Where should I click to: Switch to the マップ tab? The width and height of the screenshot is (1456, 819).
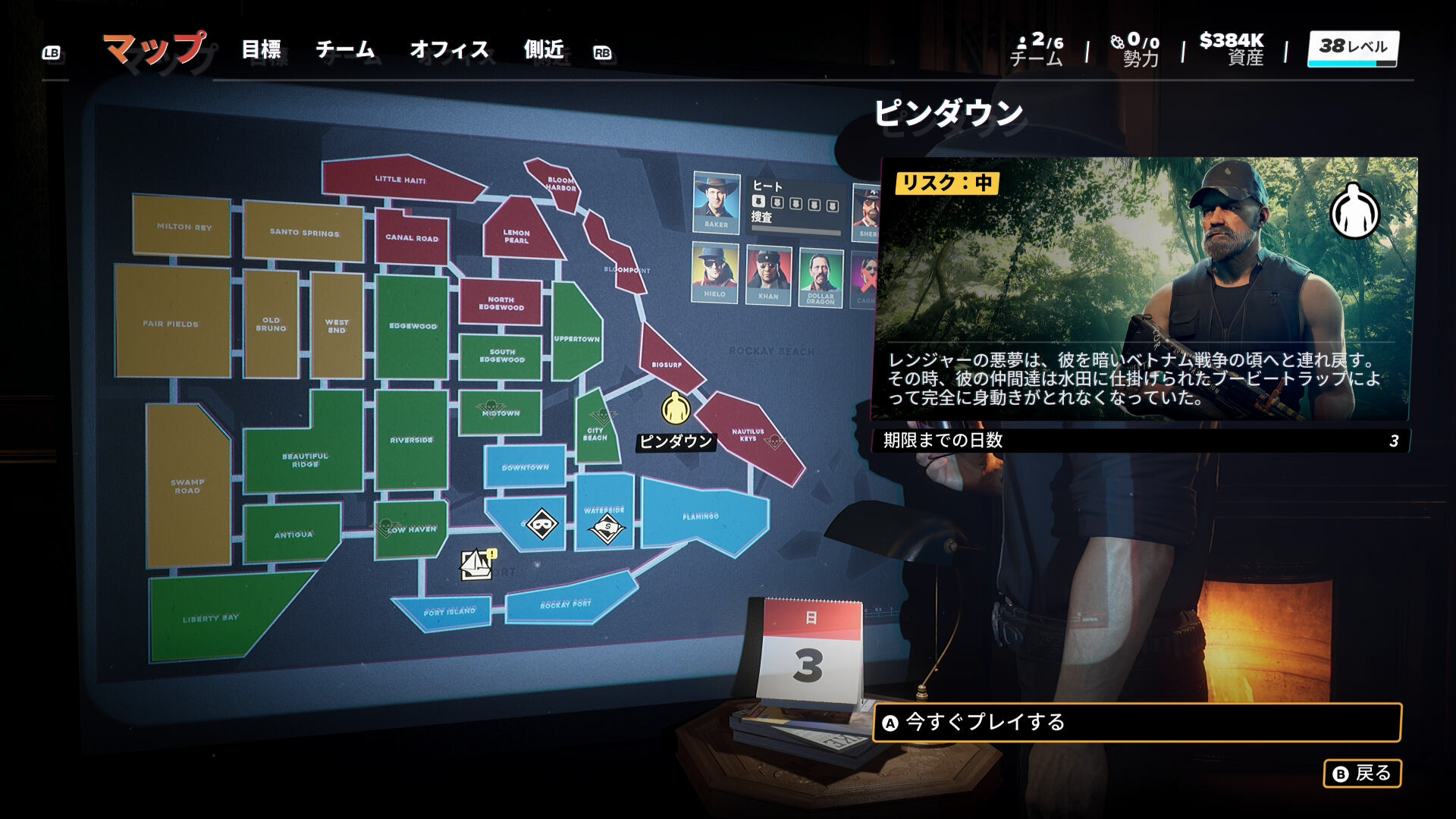coord(155,49)
